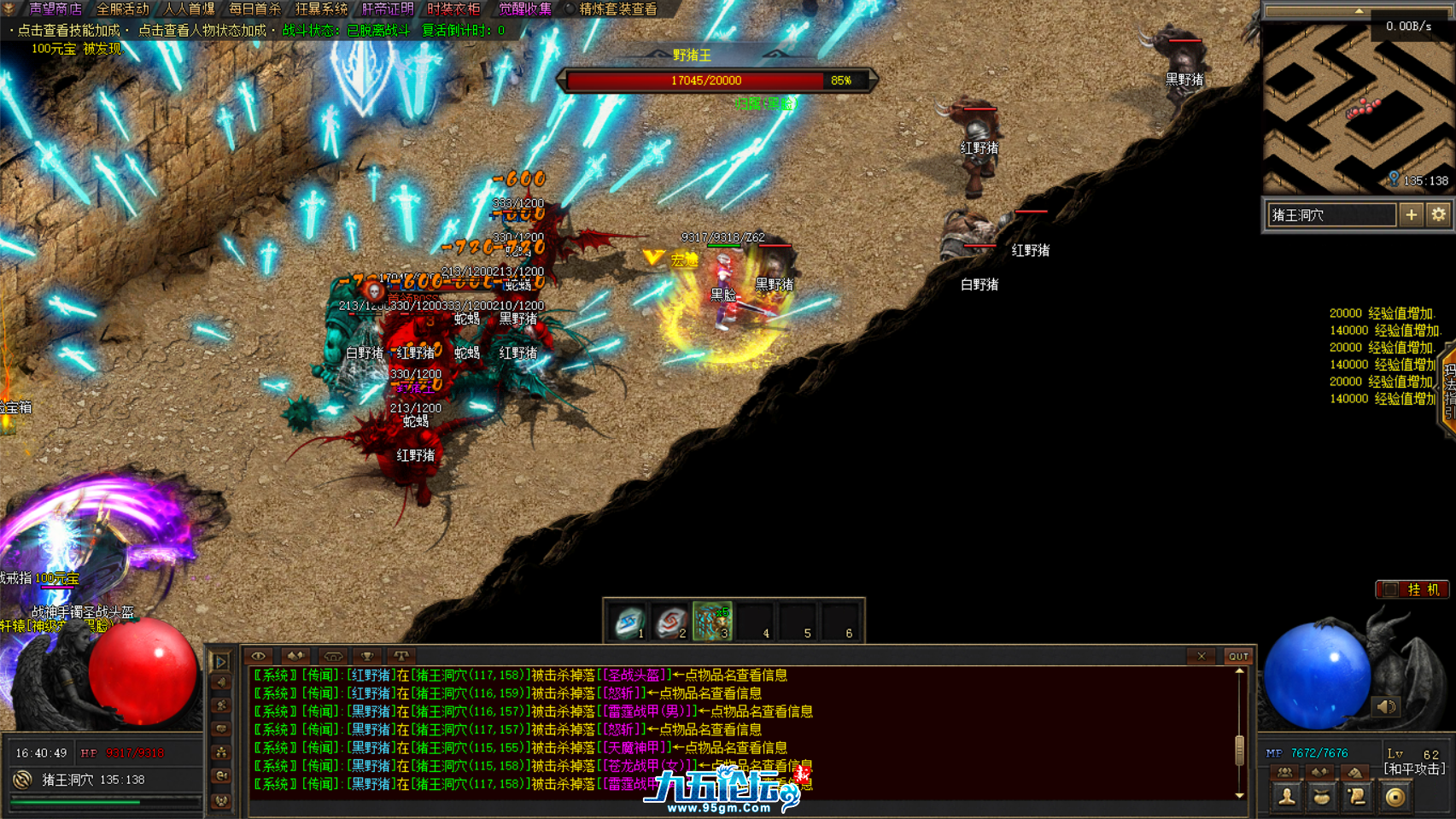This screenshot has width=1456, height=819.
Task: Click 点击查看技能加成 skill bonus link
Action: (x=68, y=31)
